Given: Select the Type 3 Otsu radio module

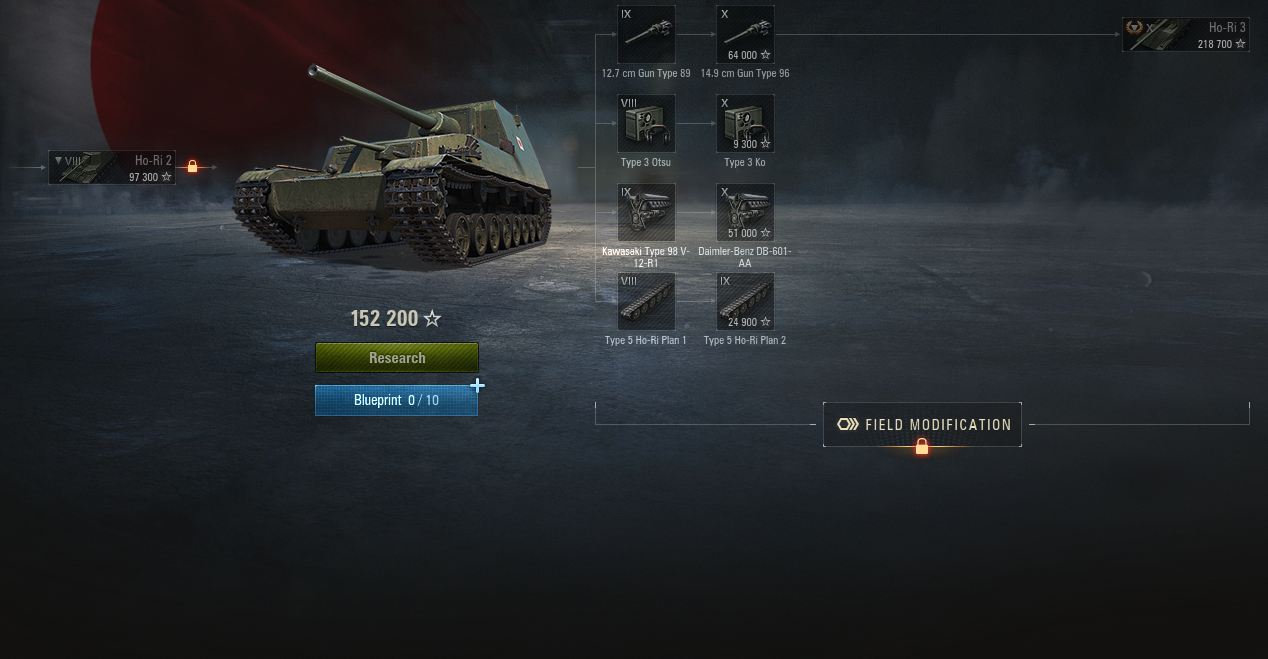Looking at the screenshot, I should (646, 124).
